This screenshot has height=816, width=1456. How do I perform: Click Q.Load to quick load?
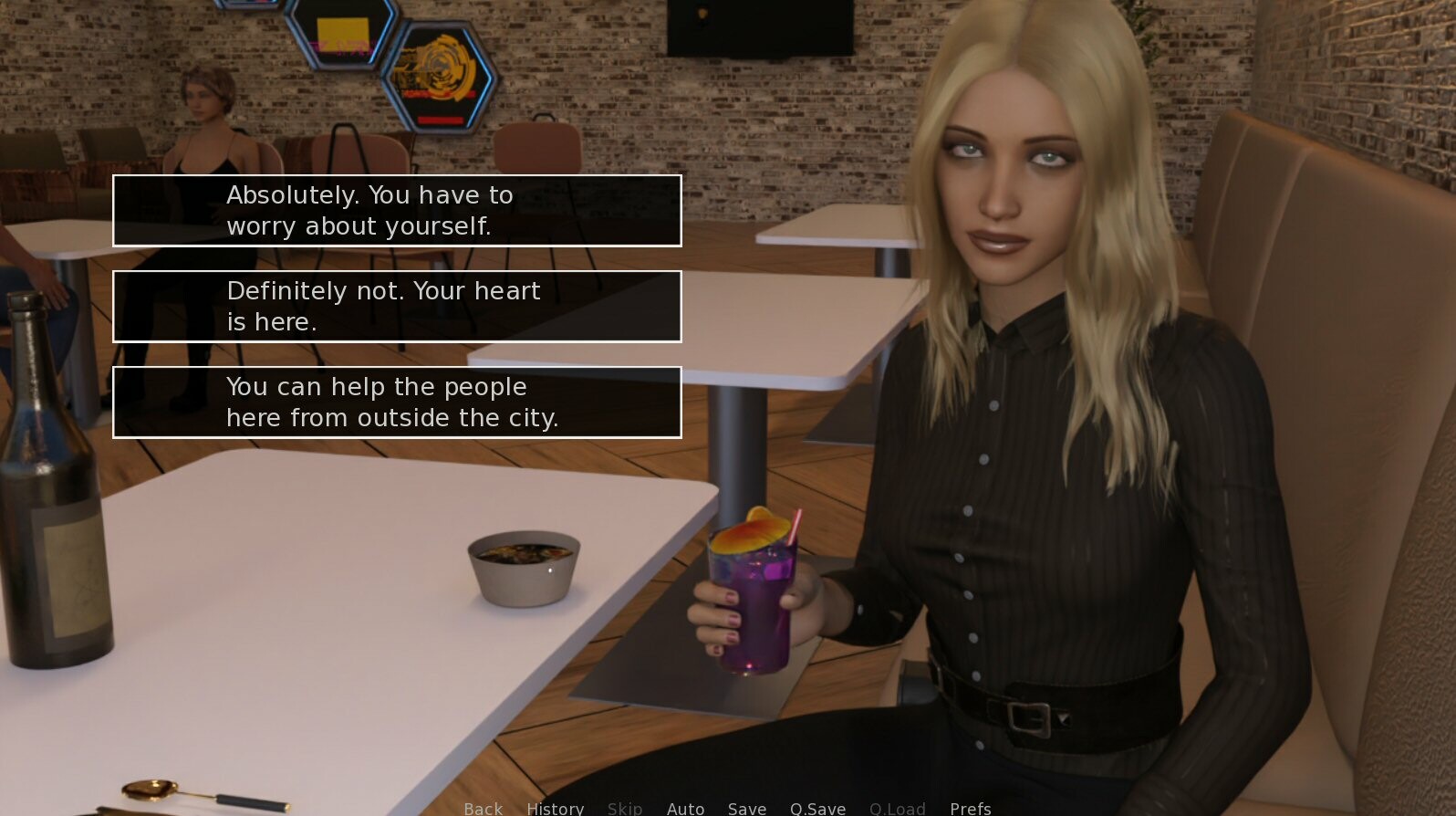click(897, 809)
